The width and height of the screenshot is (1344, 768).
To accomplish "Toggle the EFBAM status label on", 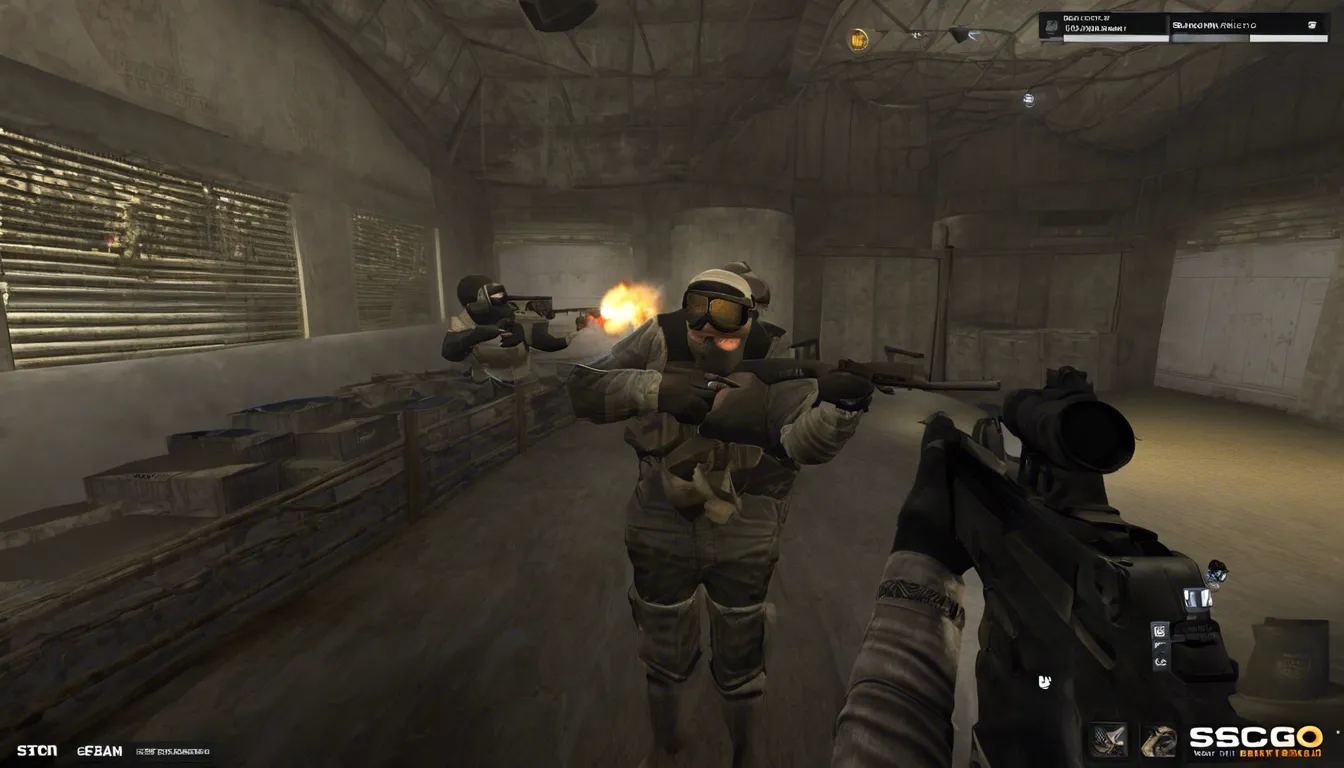I will [x=100, y=751].
